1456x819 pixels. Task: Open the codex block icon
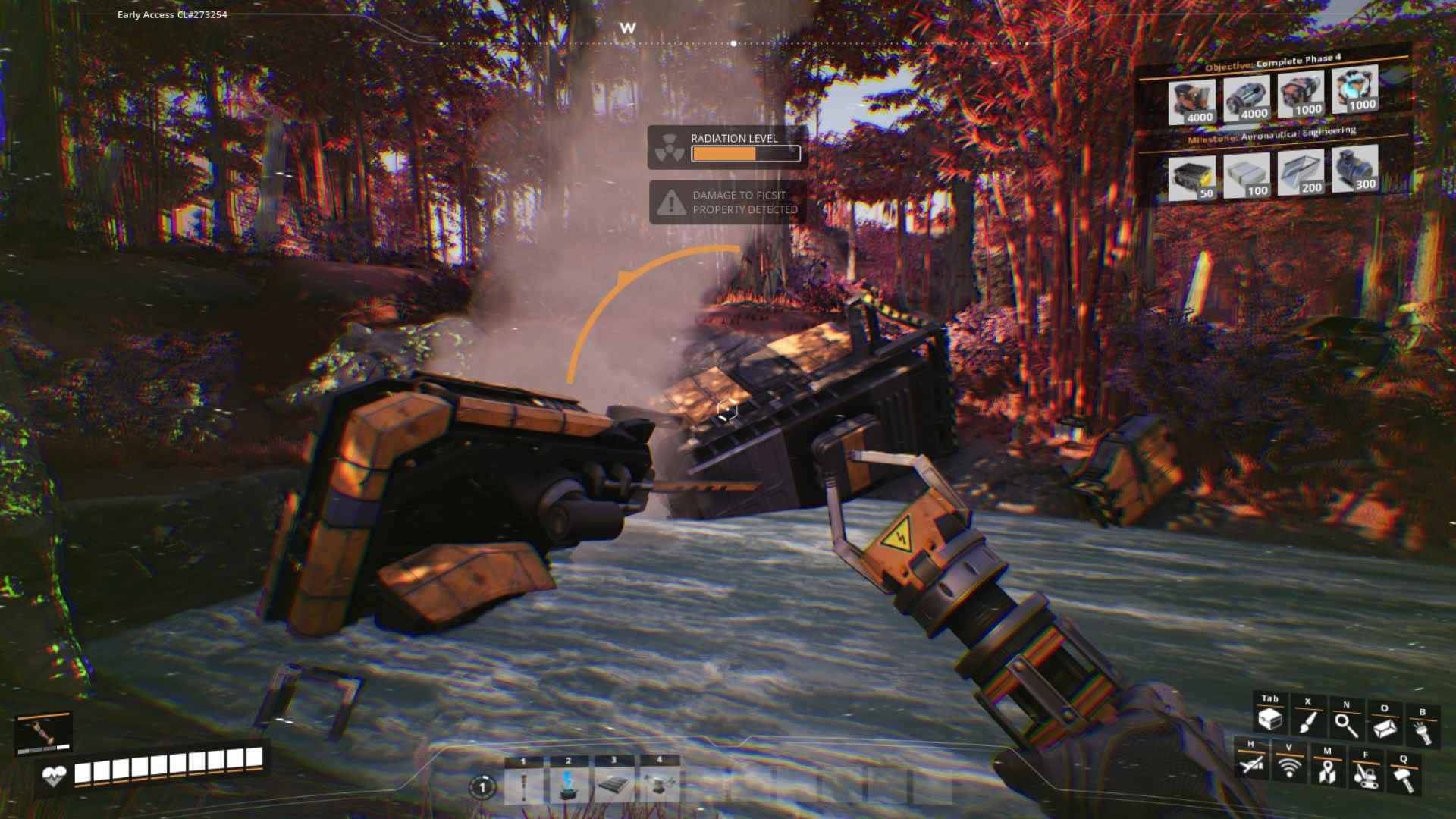tap(1385, 728)
